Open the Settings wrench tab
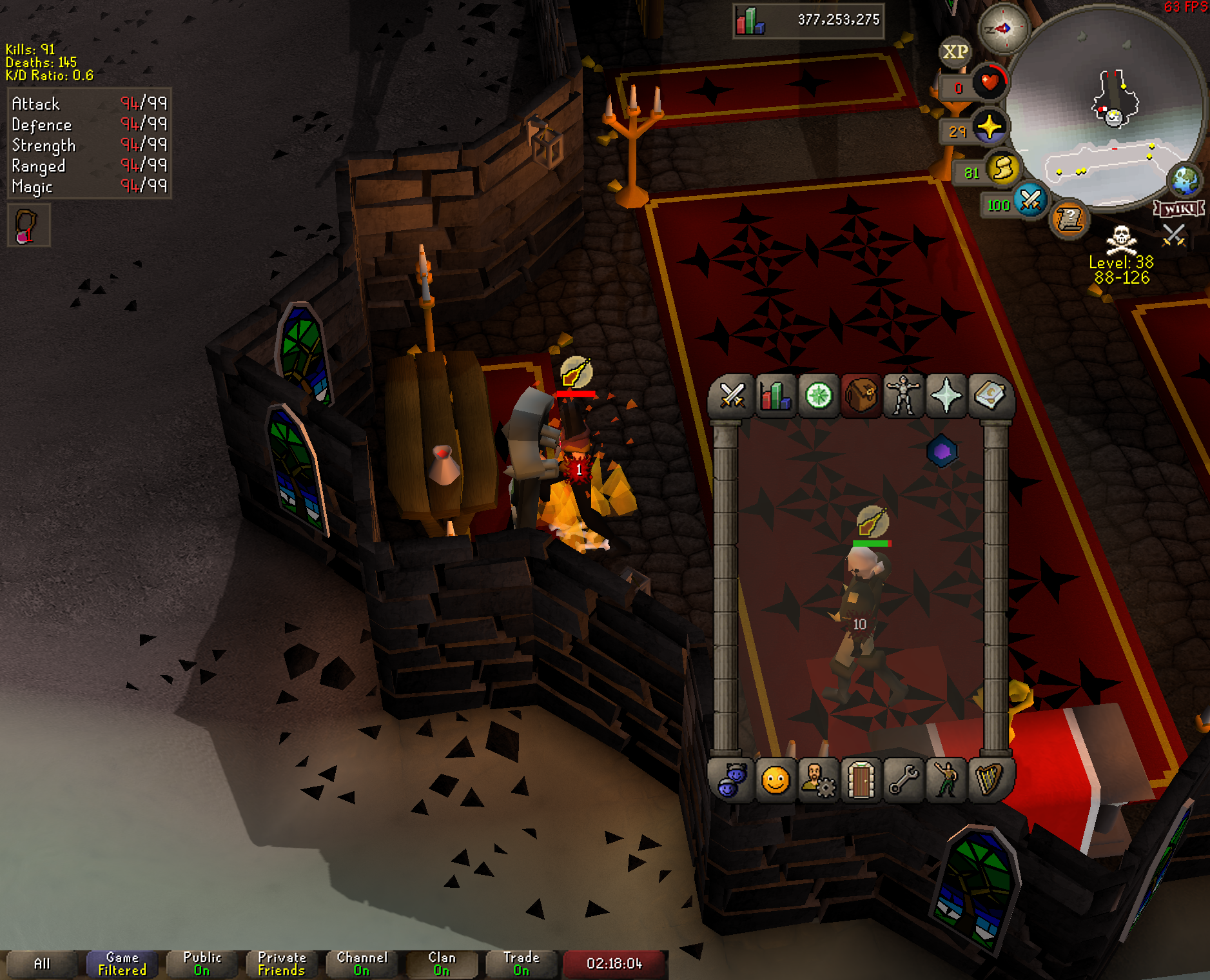 [x=904, y=781]
